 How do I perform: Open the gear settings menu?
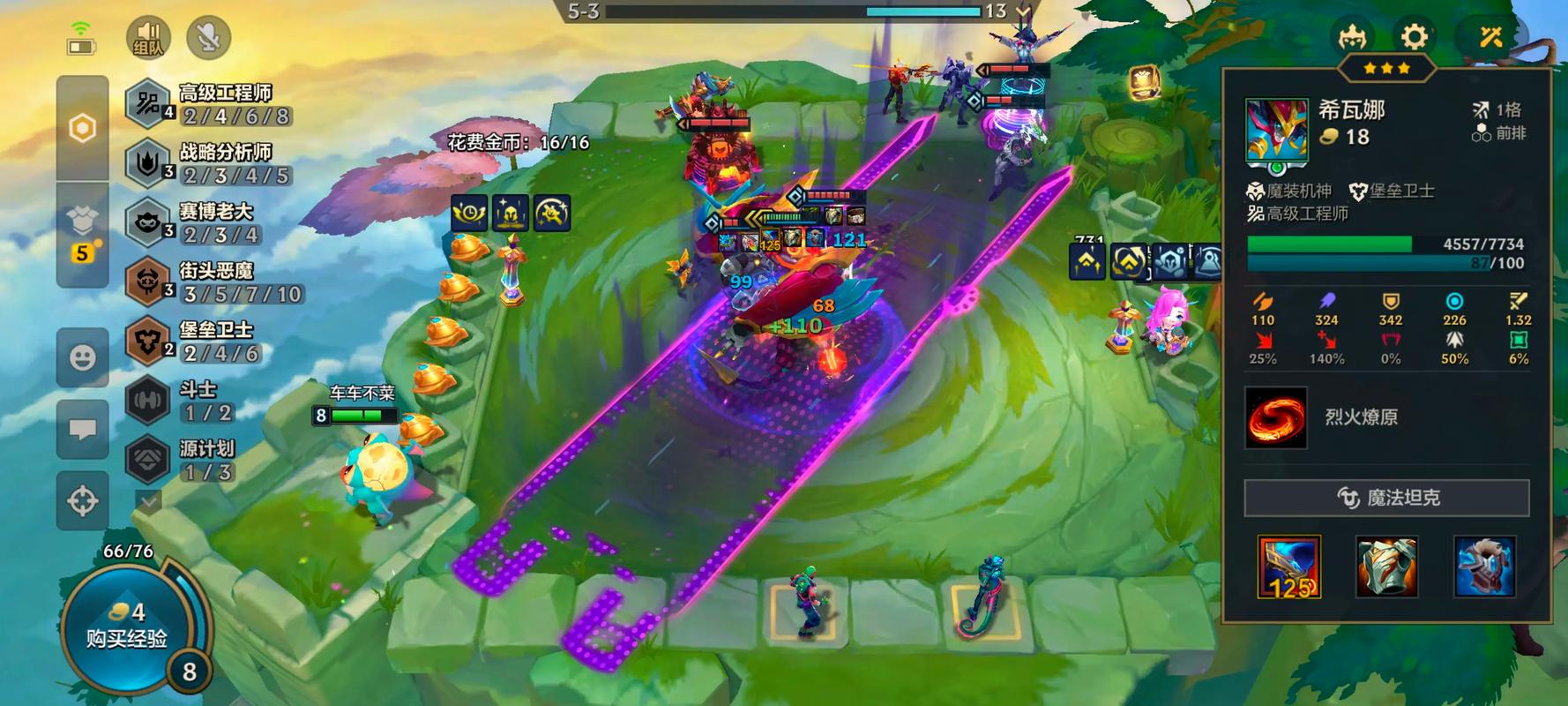coord(1414,37)
